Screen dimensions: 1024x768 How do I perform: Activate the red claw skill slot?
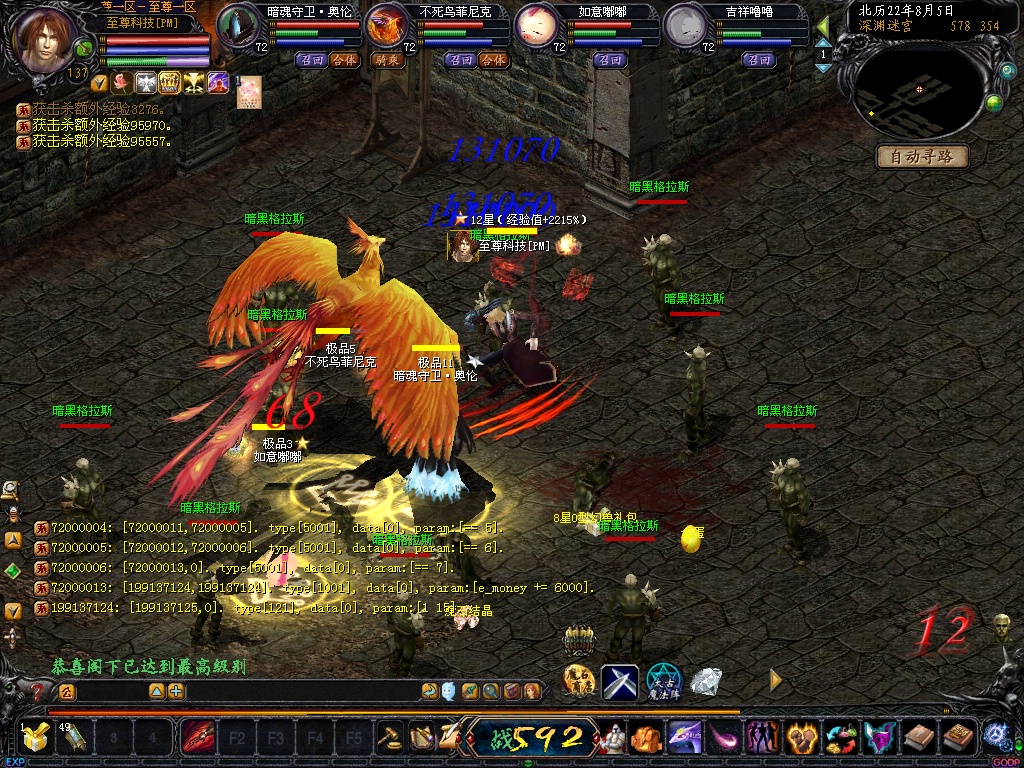(197, 738)
